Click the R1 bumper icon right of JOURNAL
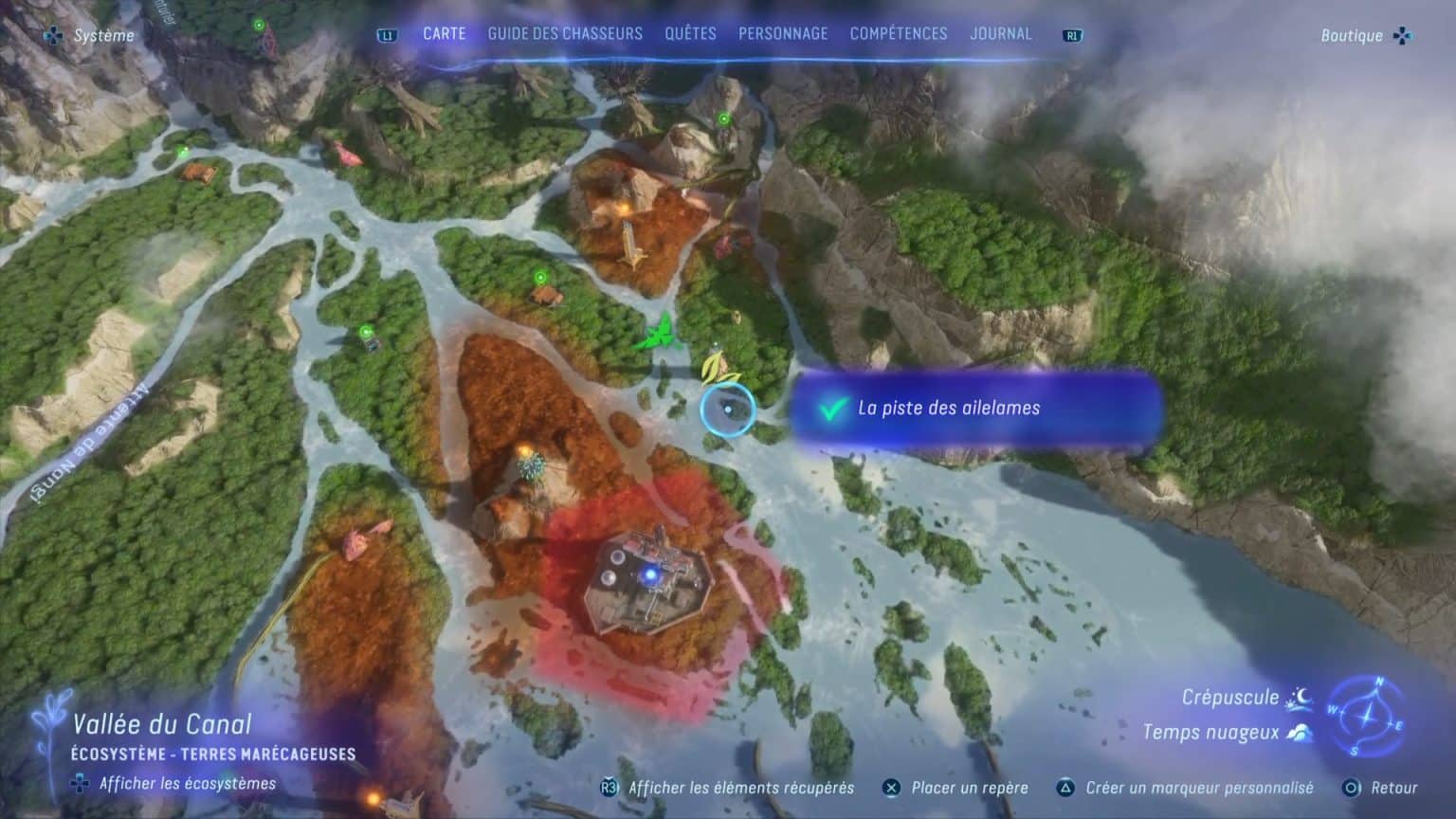 (x=1071, y=33)
